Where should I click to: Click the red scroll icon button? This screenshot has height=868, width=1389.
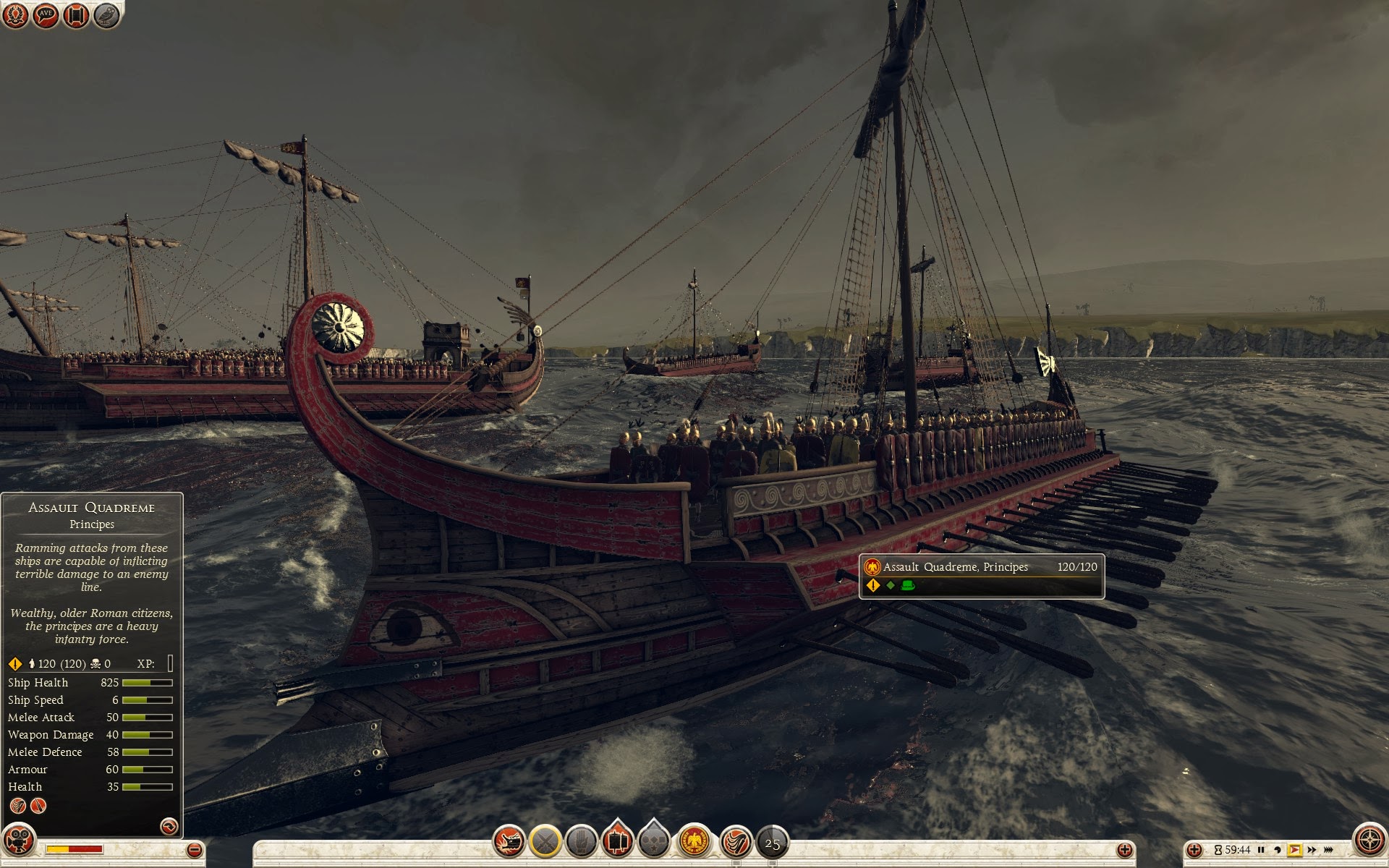tap(76, 15)
